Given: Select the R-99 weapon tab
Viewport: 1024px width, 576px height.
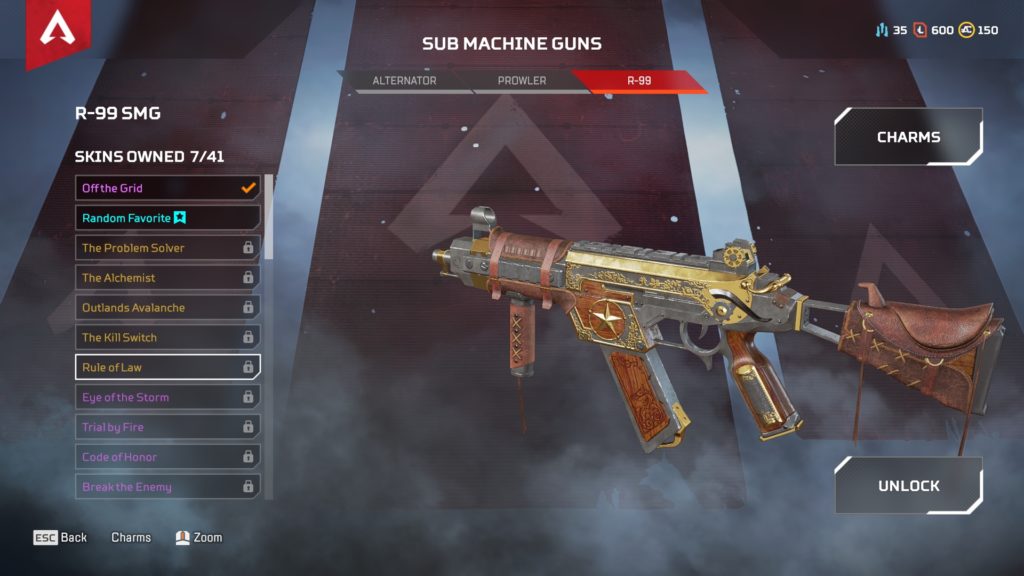Looking at the screenshot, I should click(640, 81).
